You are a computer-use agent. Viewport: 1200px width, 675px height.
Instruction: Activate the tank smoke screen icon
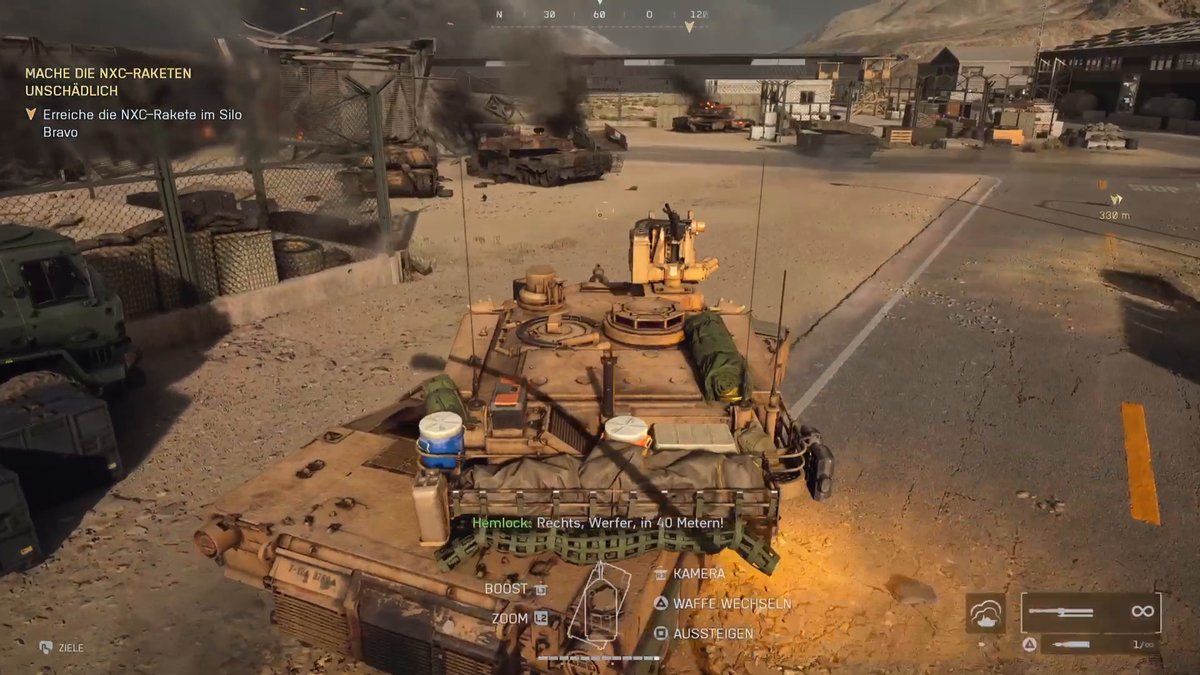[x=985, y=613]
